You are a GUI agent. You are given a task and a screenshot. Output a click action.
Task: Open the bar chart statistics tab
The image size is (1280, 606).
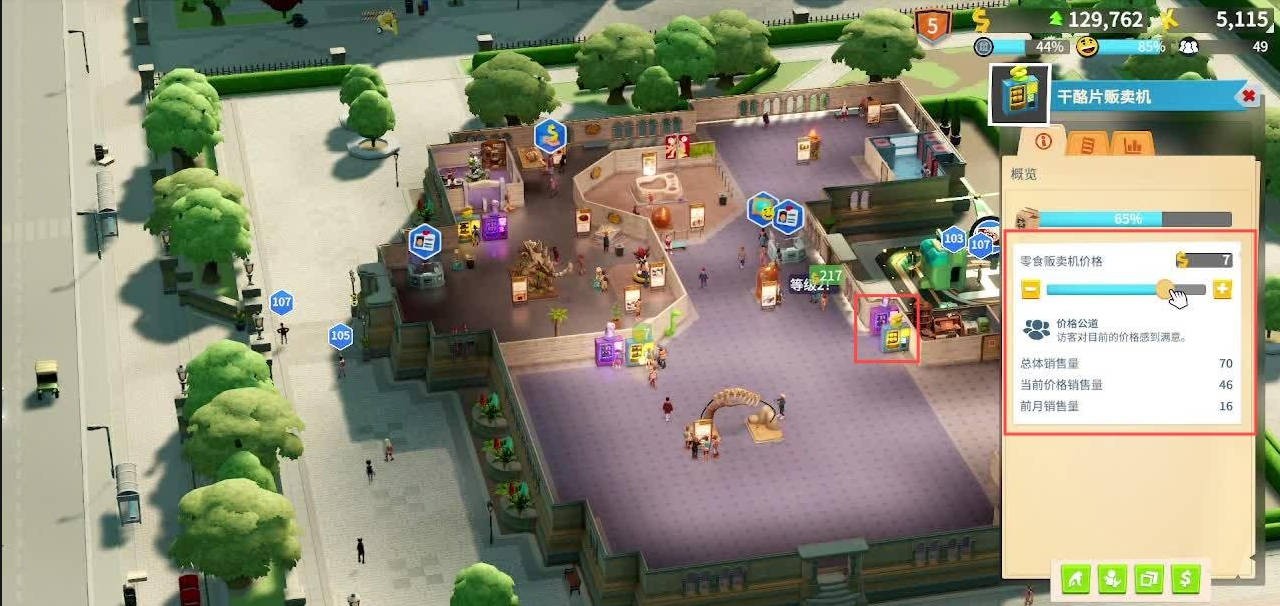(x=1132, y=144)
